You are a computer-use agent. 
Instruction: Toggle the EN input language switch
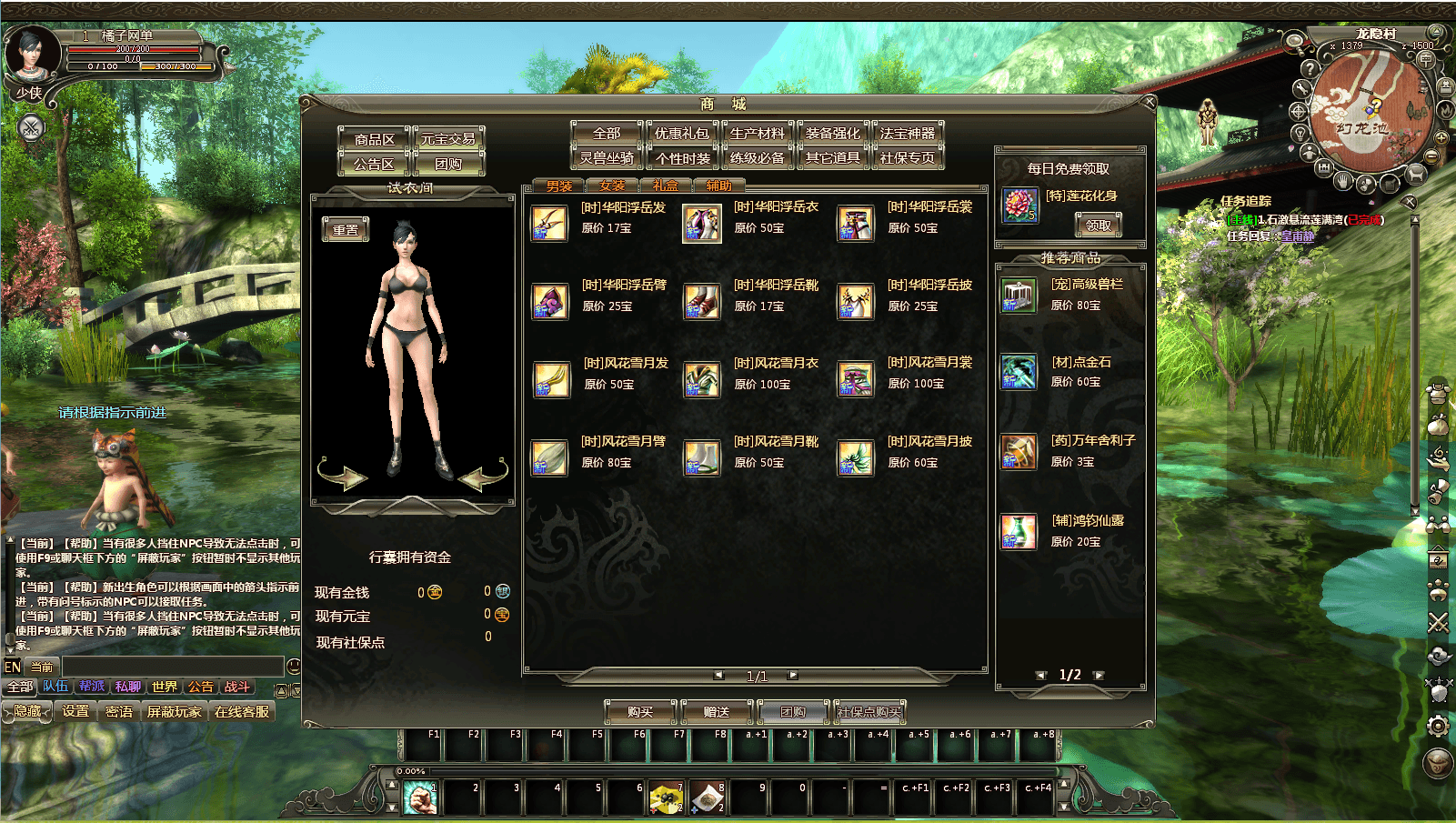12,666
